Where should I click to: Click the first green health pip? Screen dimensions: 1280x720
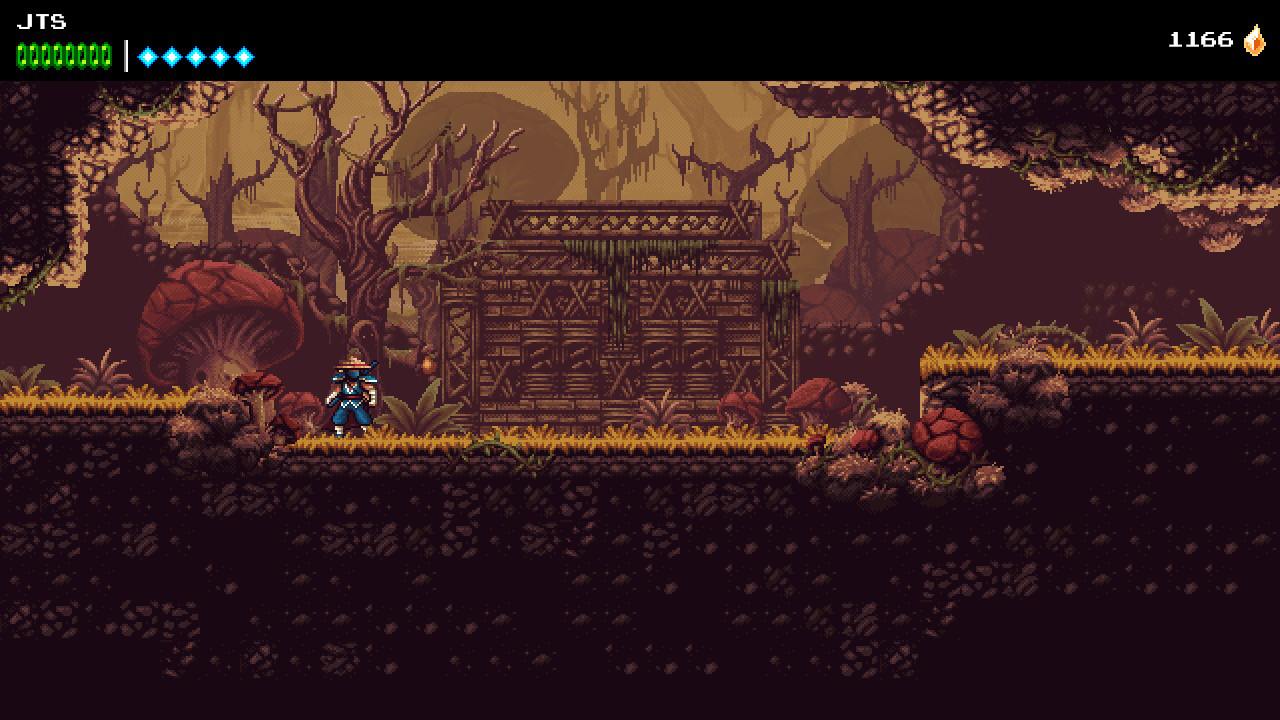point(22,56)
